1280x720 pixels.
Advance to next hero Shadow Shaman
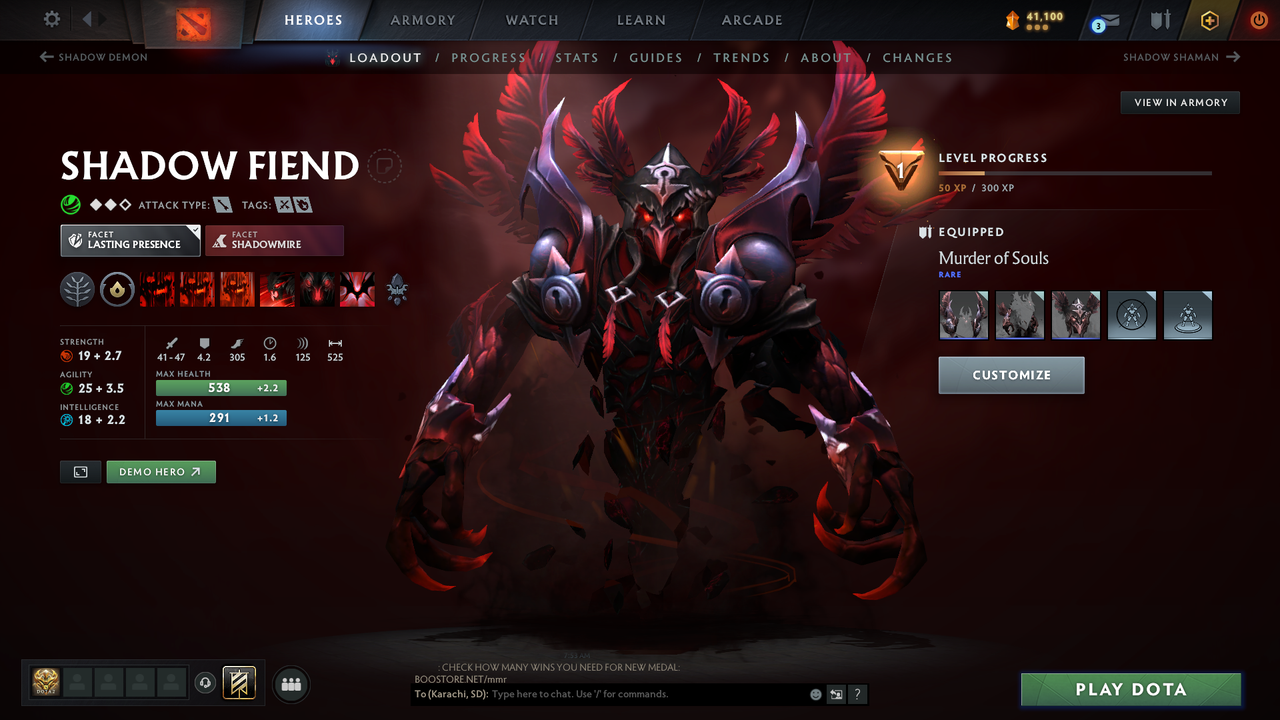(1182, 57)
